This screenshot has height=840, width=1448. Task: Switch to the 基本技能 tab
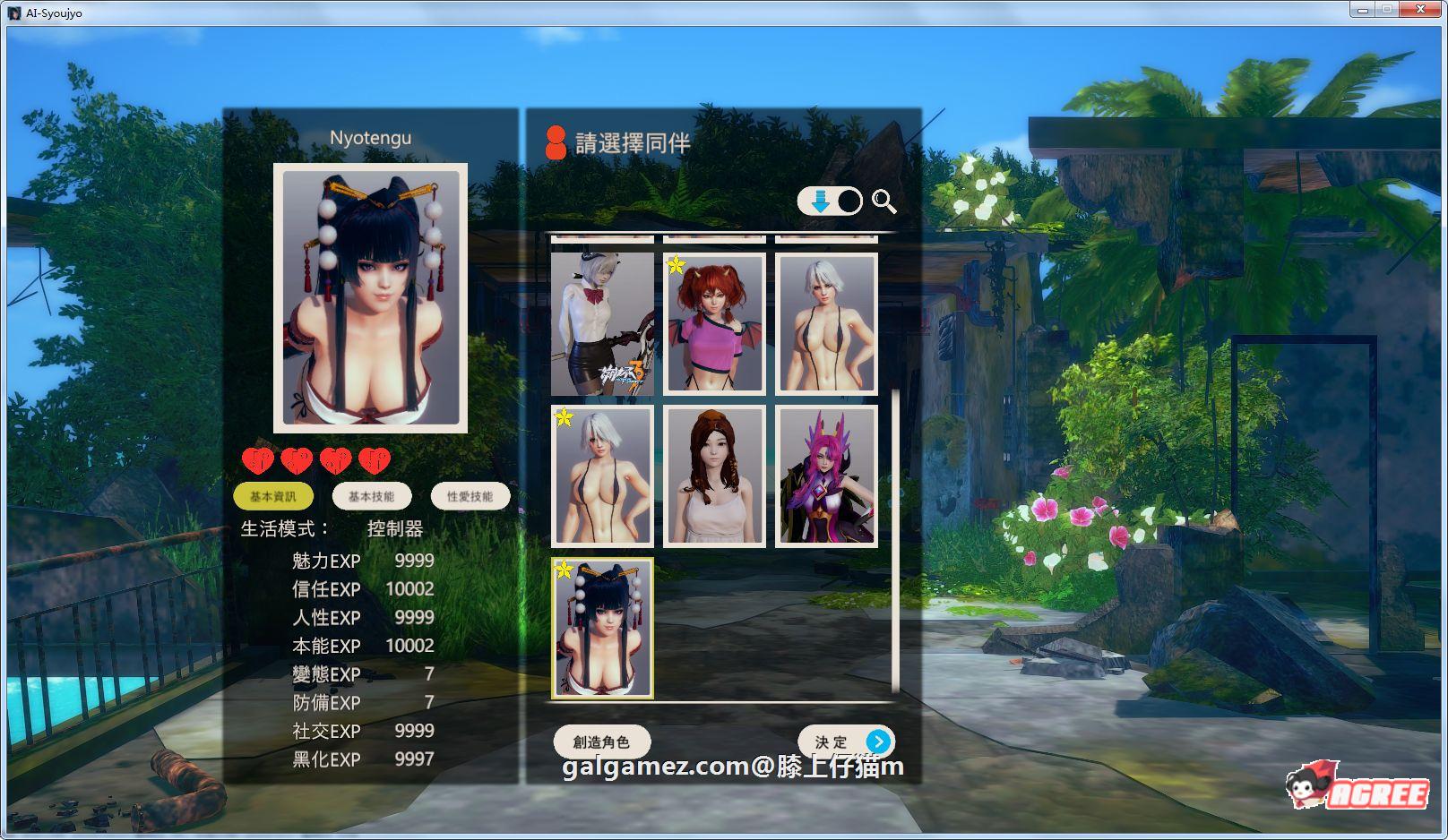(374, 495)
